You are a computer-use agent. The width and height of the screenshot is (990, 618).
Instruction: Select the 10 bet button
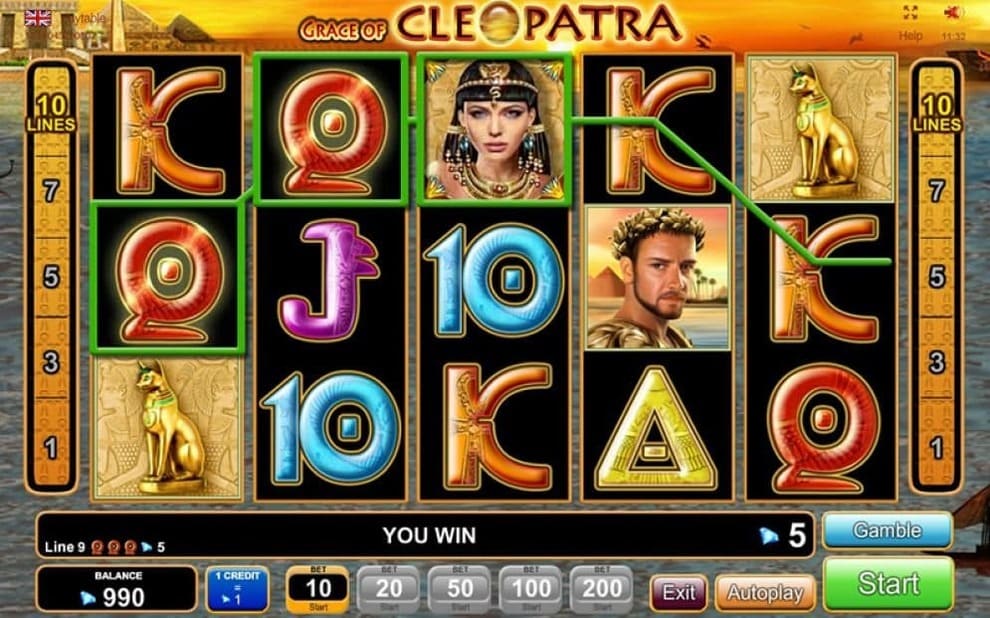[318, 589]
